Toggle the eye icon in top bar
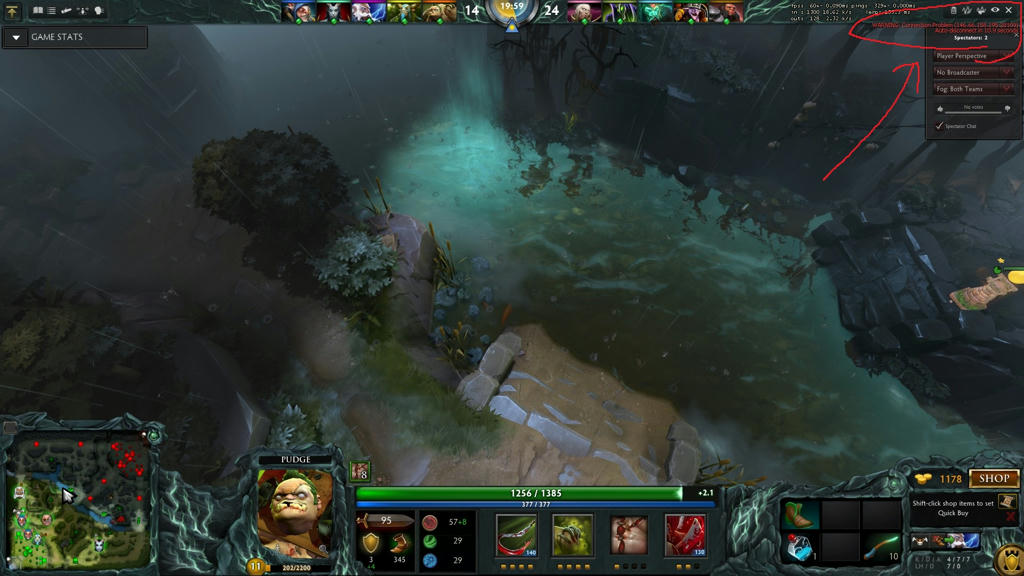The width and height of the screenshot is (1024, 576). tap(994, 10)
